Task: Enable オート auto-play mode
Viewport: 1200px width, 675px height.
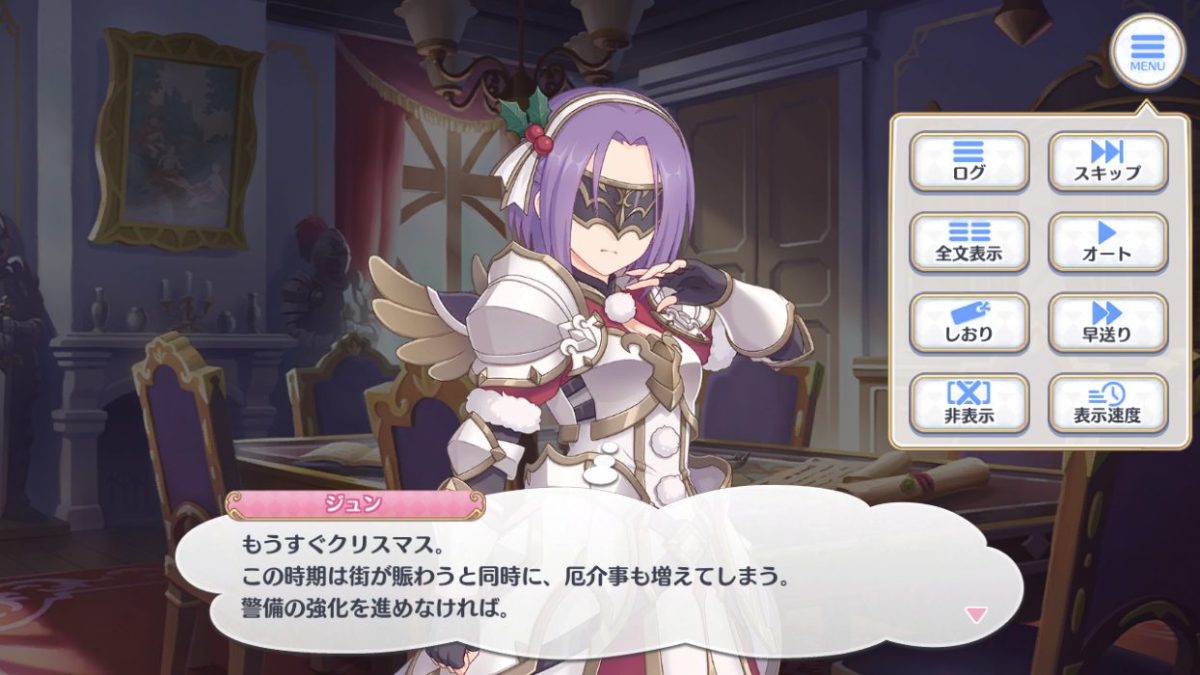Action: tap(1107, 242)
